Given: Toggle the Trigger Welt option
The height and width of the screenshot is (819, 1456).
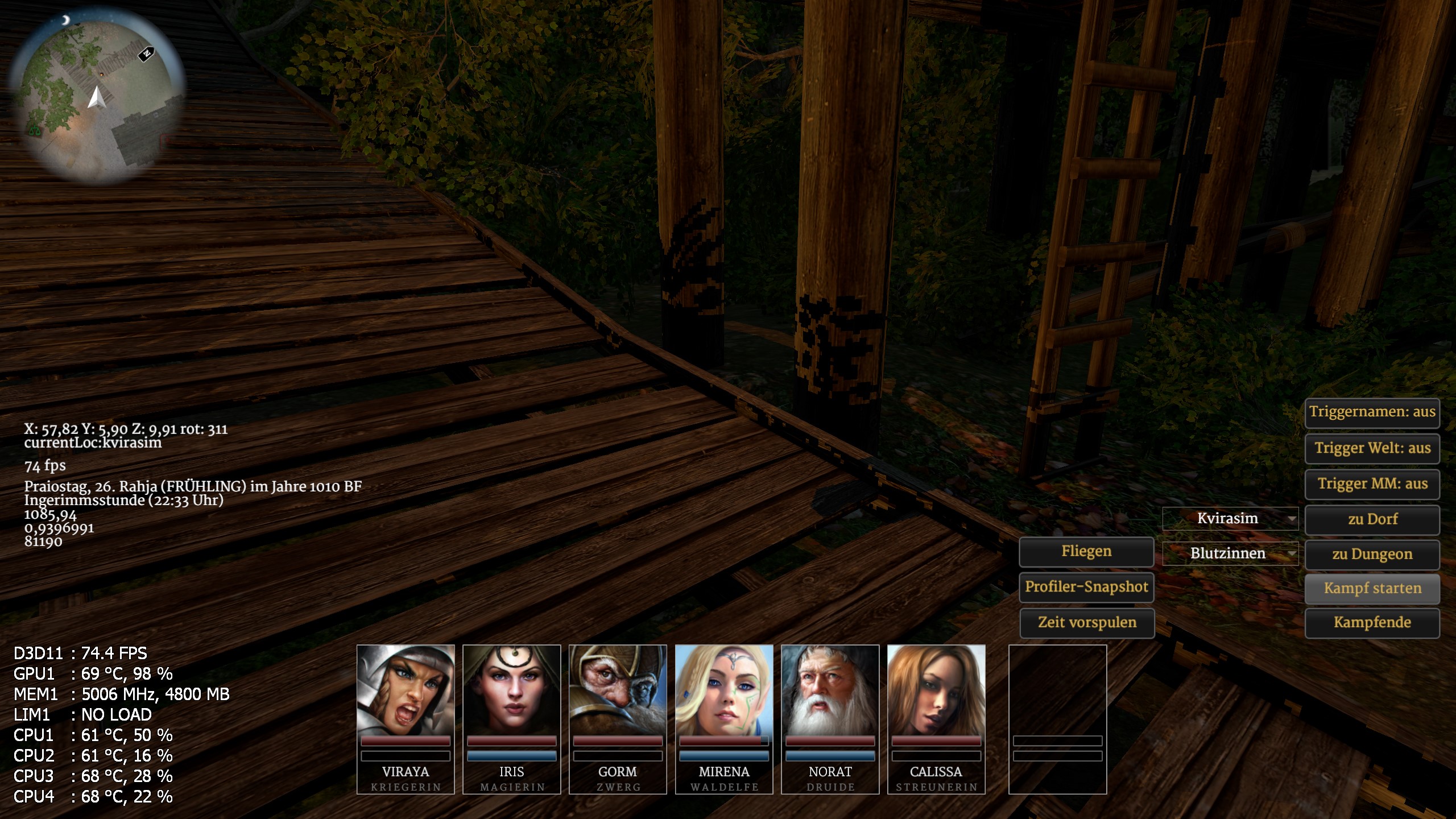Looking at the screenshot, I should [1372, 448].
